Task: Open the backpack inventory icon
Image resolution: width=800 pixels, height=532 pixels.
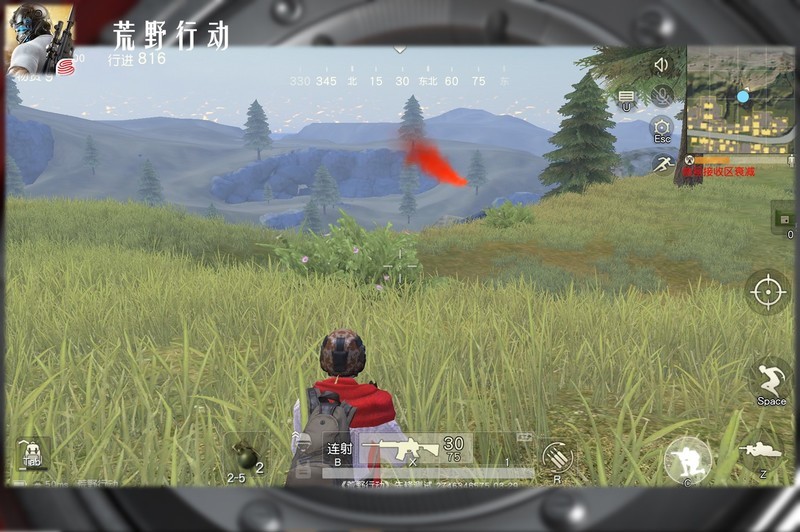Action: [32, 453]
